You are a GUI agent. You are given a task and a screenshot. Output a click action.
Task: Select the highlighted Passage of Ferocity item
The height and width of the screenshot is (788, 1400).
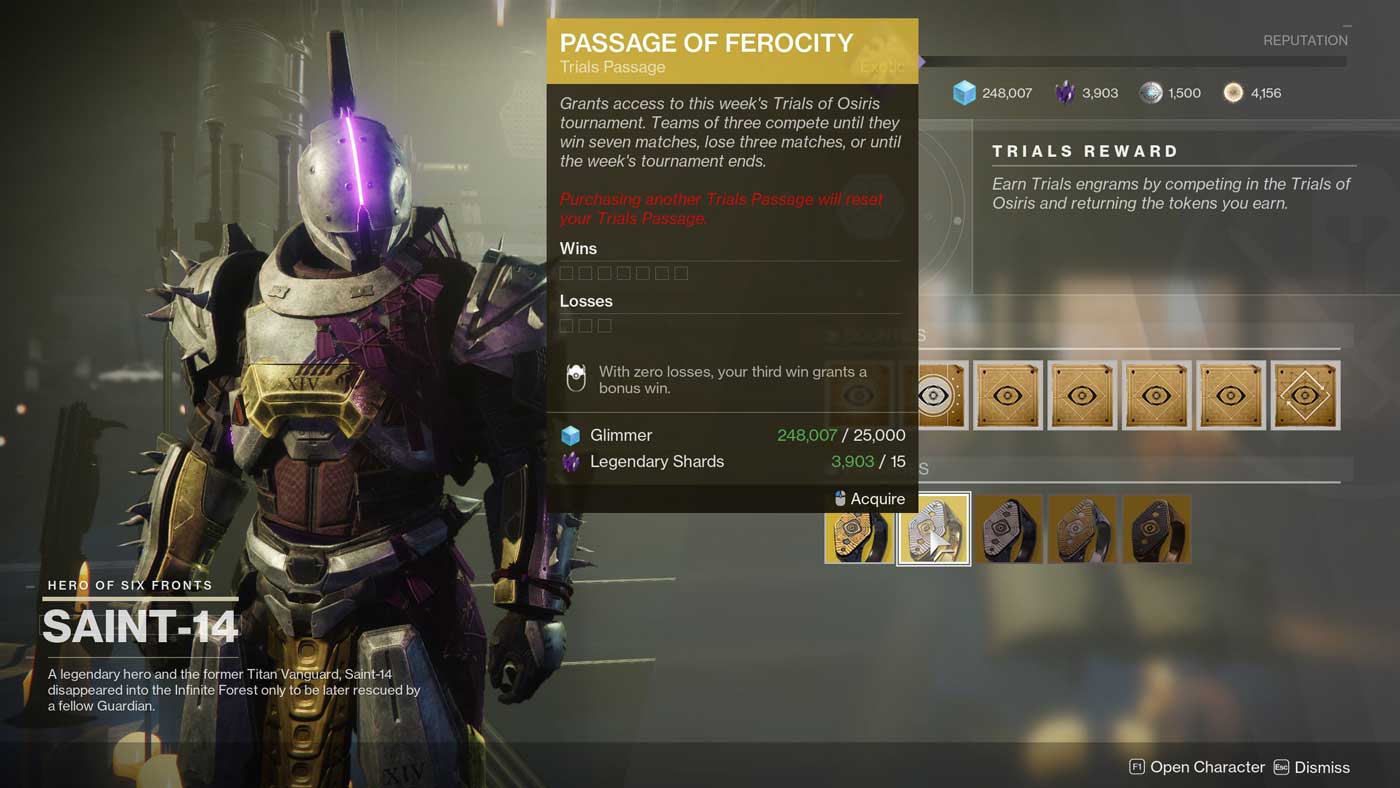click(934, 529)
